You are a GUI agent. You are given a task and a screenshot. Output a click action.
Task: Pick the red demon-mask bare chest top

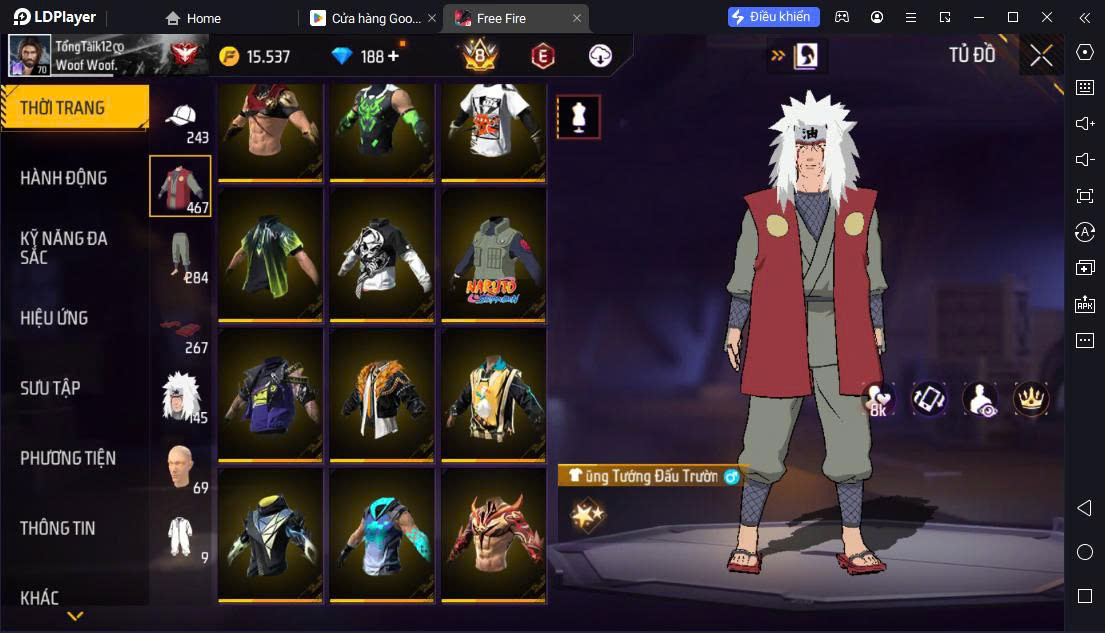494,537
